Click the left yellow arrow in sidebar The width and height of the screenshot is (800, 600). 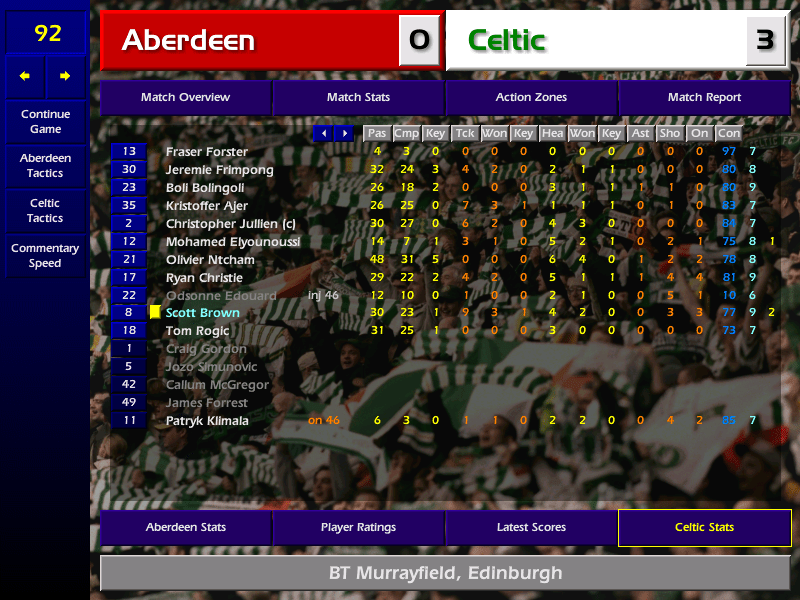25,75
